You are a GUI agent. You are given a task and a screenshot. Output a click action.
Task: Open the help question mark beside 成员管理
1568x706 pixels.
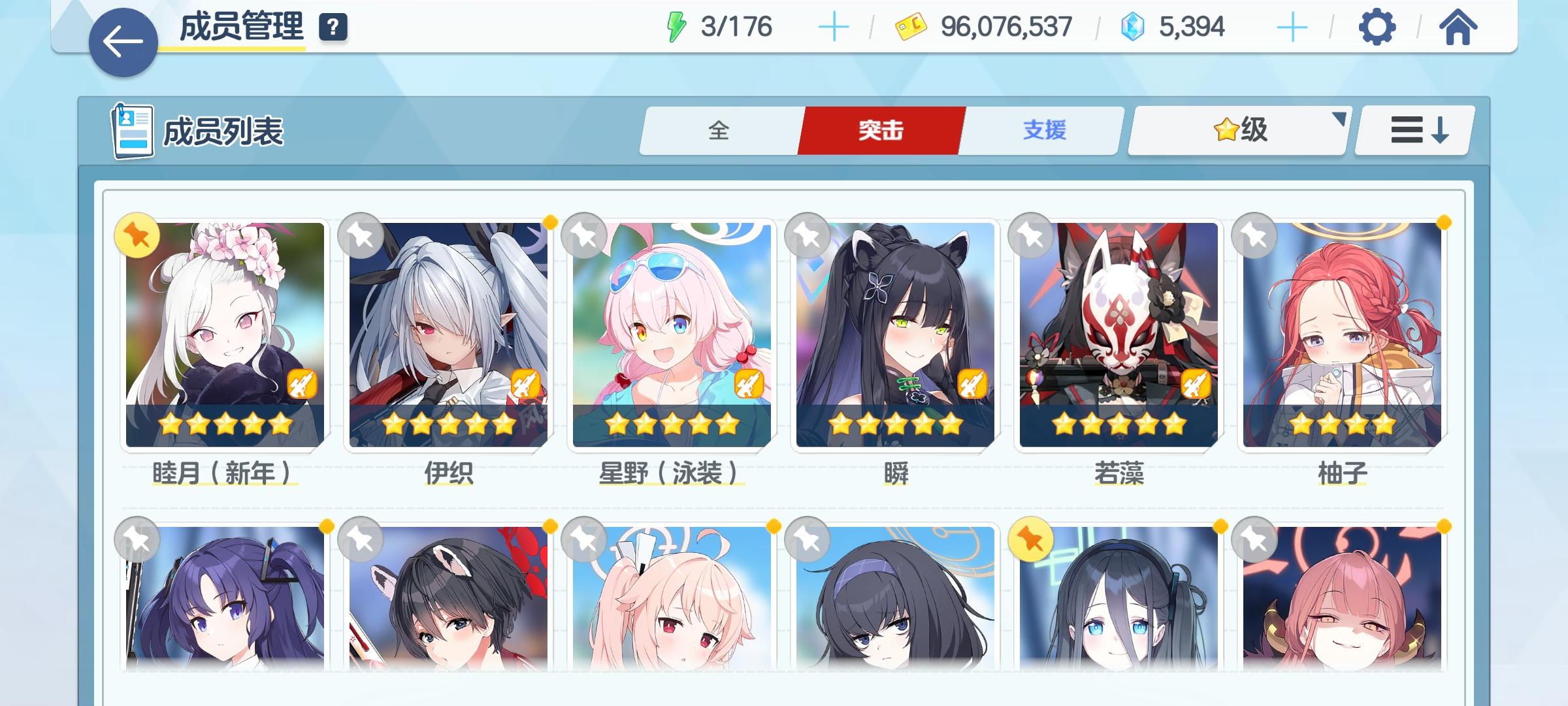(333, 28)
